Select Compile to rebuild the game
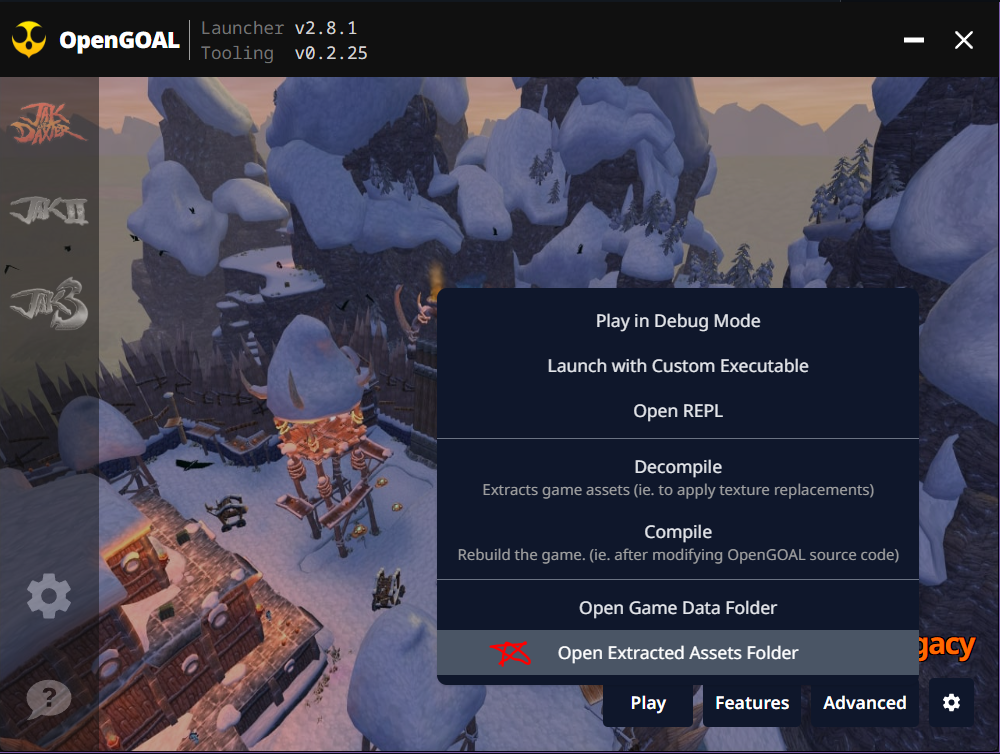 click(678, 542)
